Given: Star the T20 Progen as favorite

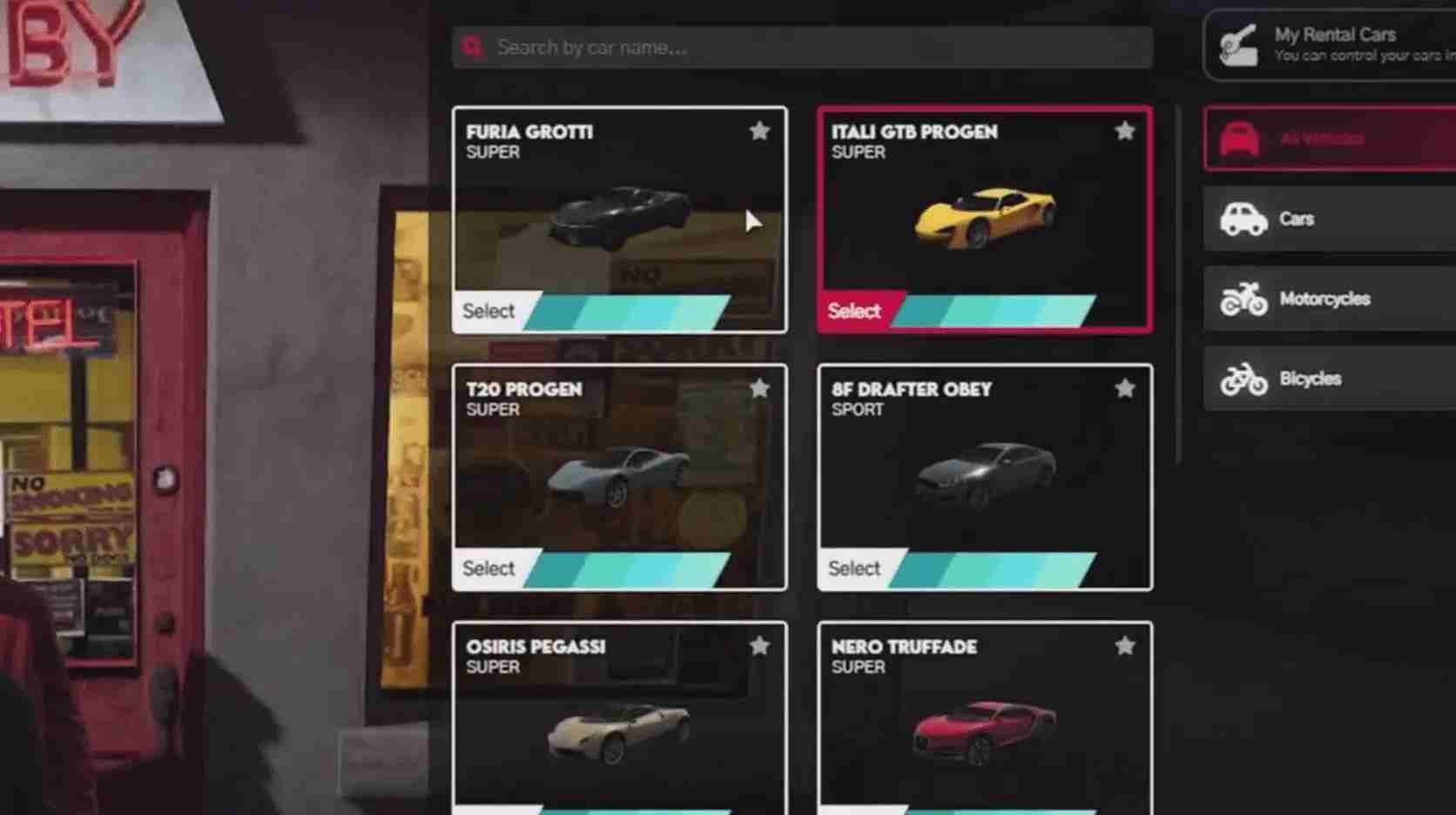Looking at the screenshot, I should (x=759, y=388).
